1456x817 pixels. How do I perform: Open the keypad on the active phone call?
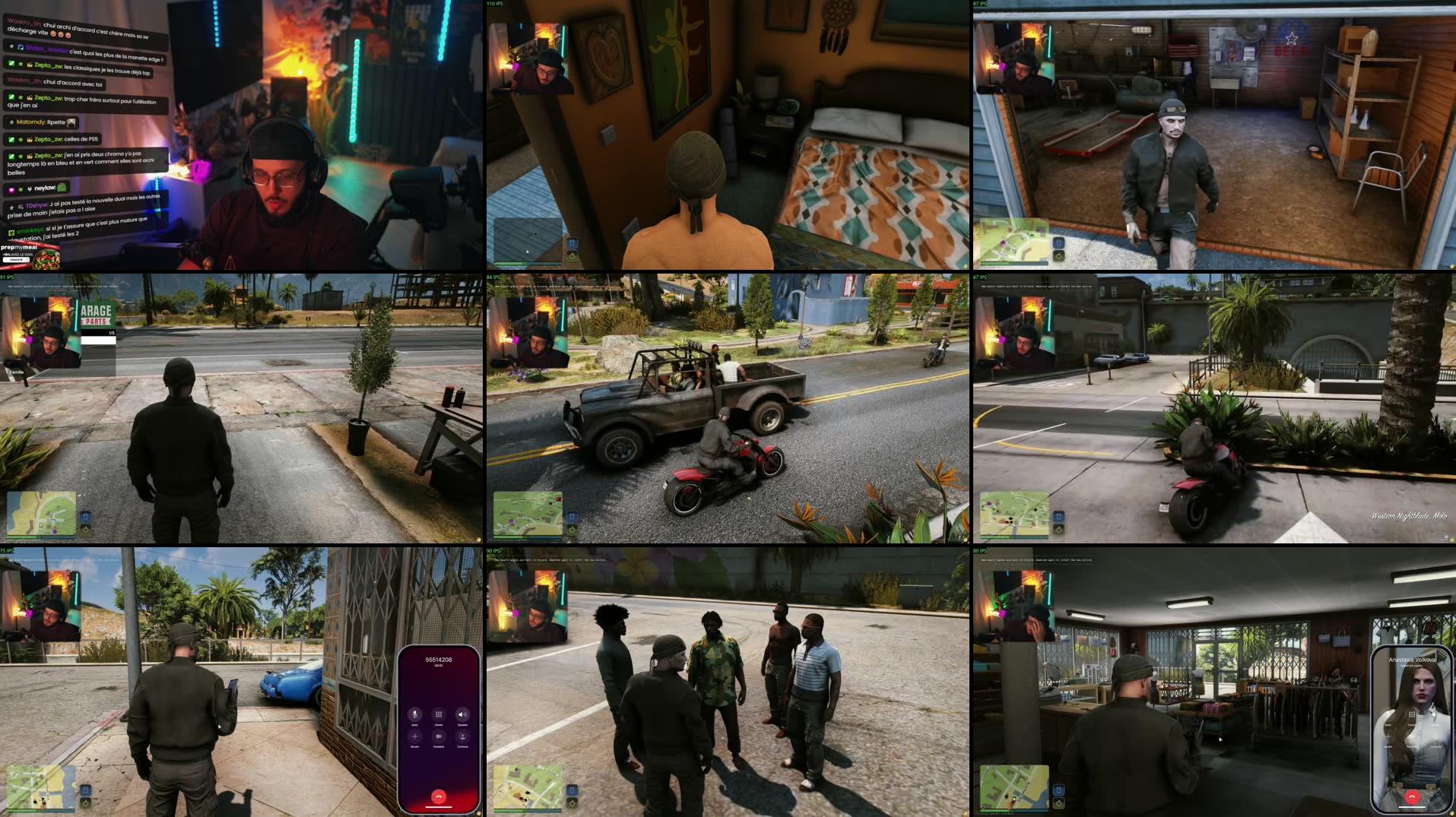click(x=439, y=714)
